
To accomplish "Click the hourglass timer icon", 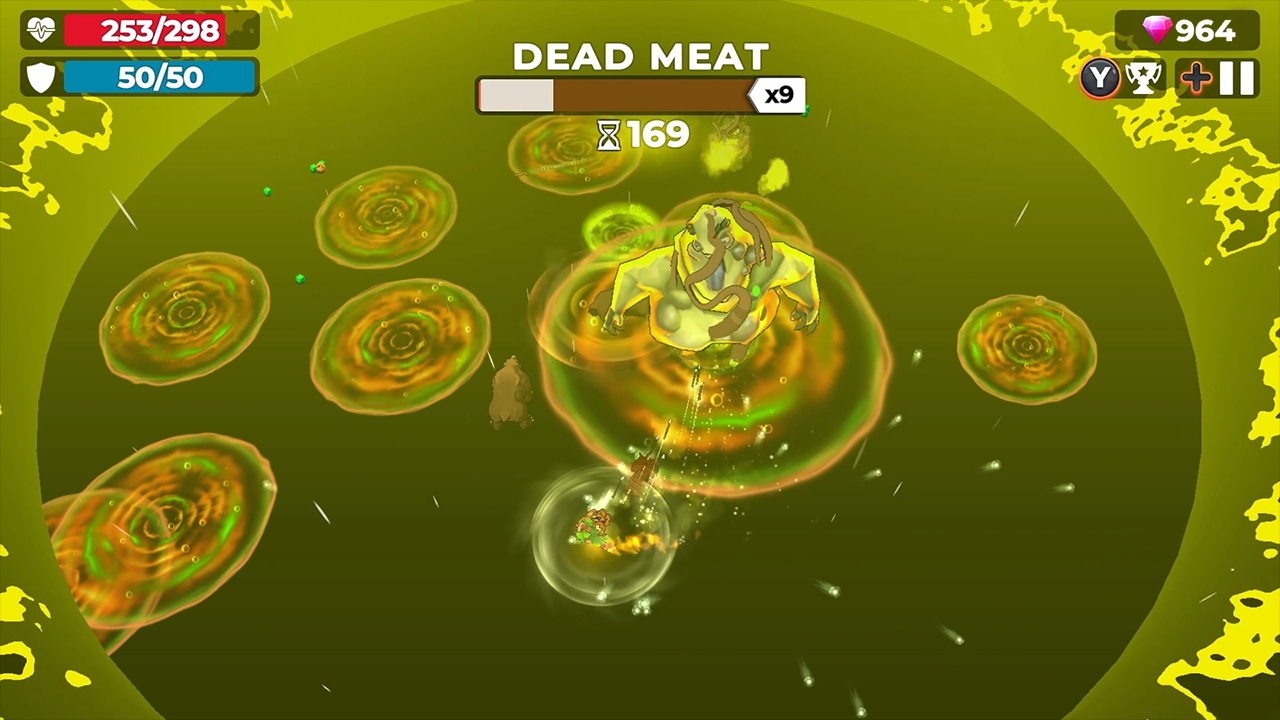I will (608, 135).
